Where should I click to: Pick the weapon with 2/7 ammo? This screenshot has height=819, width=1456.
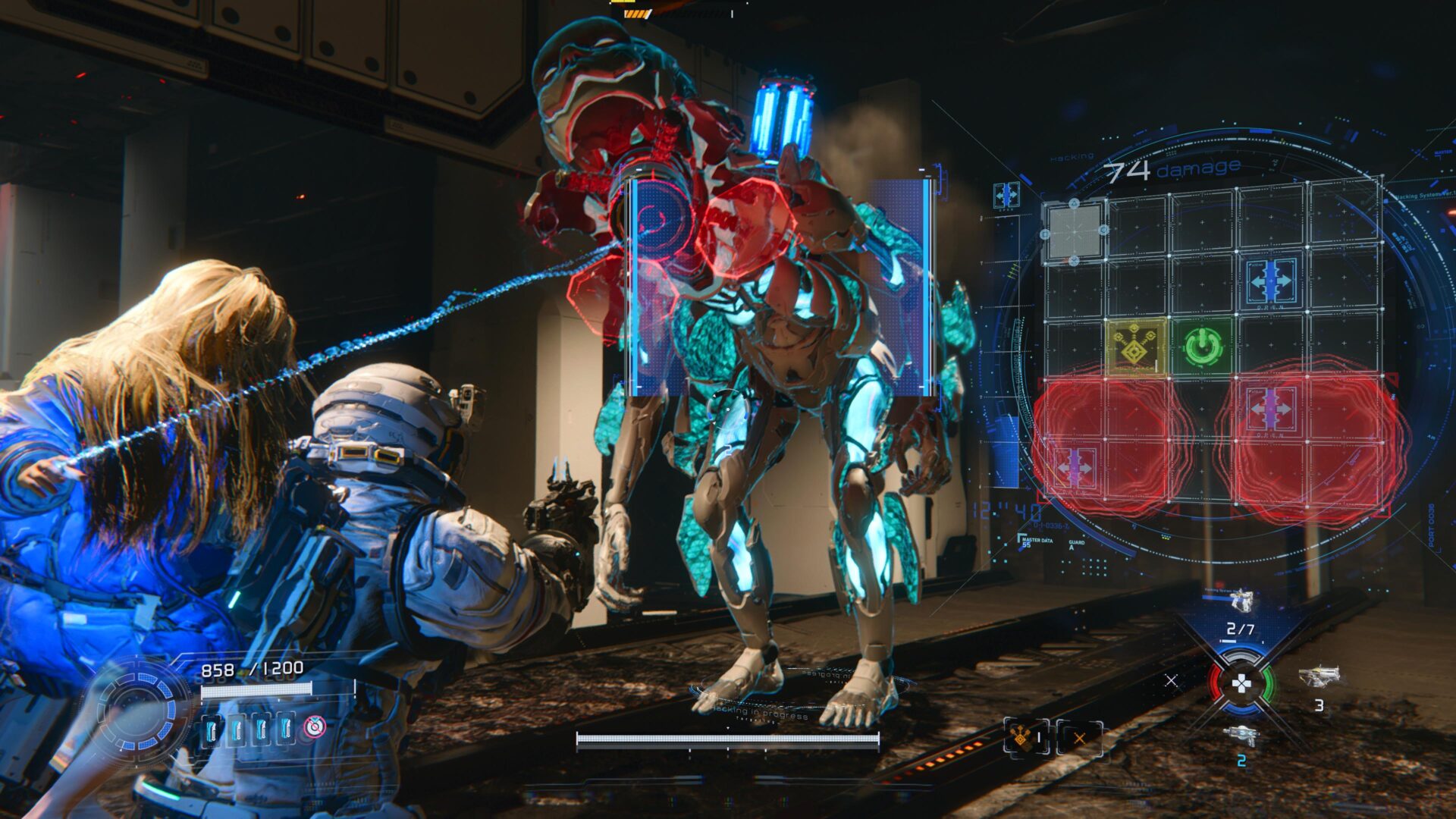tap(1241, 603)
